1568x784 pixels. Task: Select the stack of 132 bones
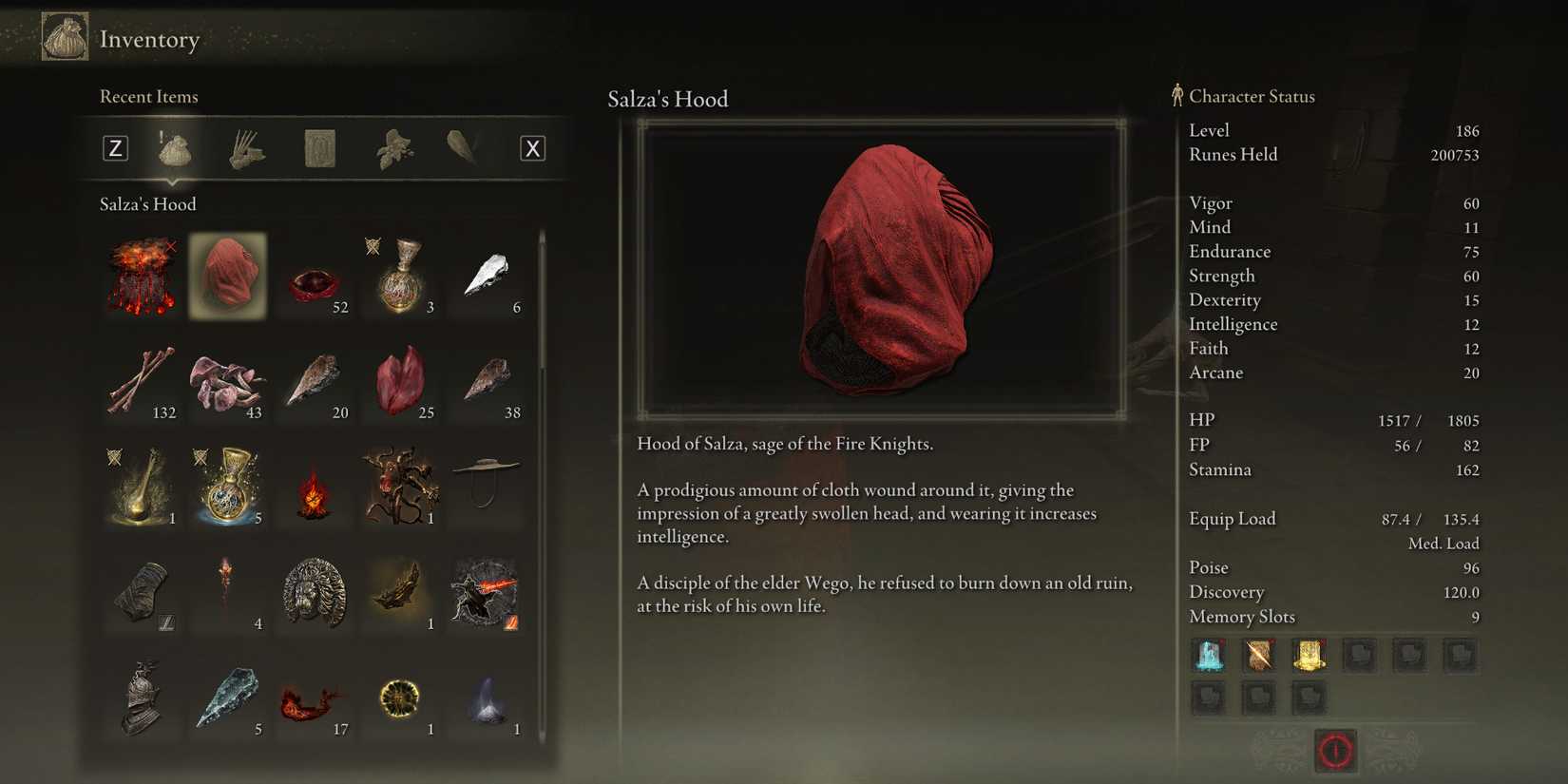click(x=141, y=382)
